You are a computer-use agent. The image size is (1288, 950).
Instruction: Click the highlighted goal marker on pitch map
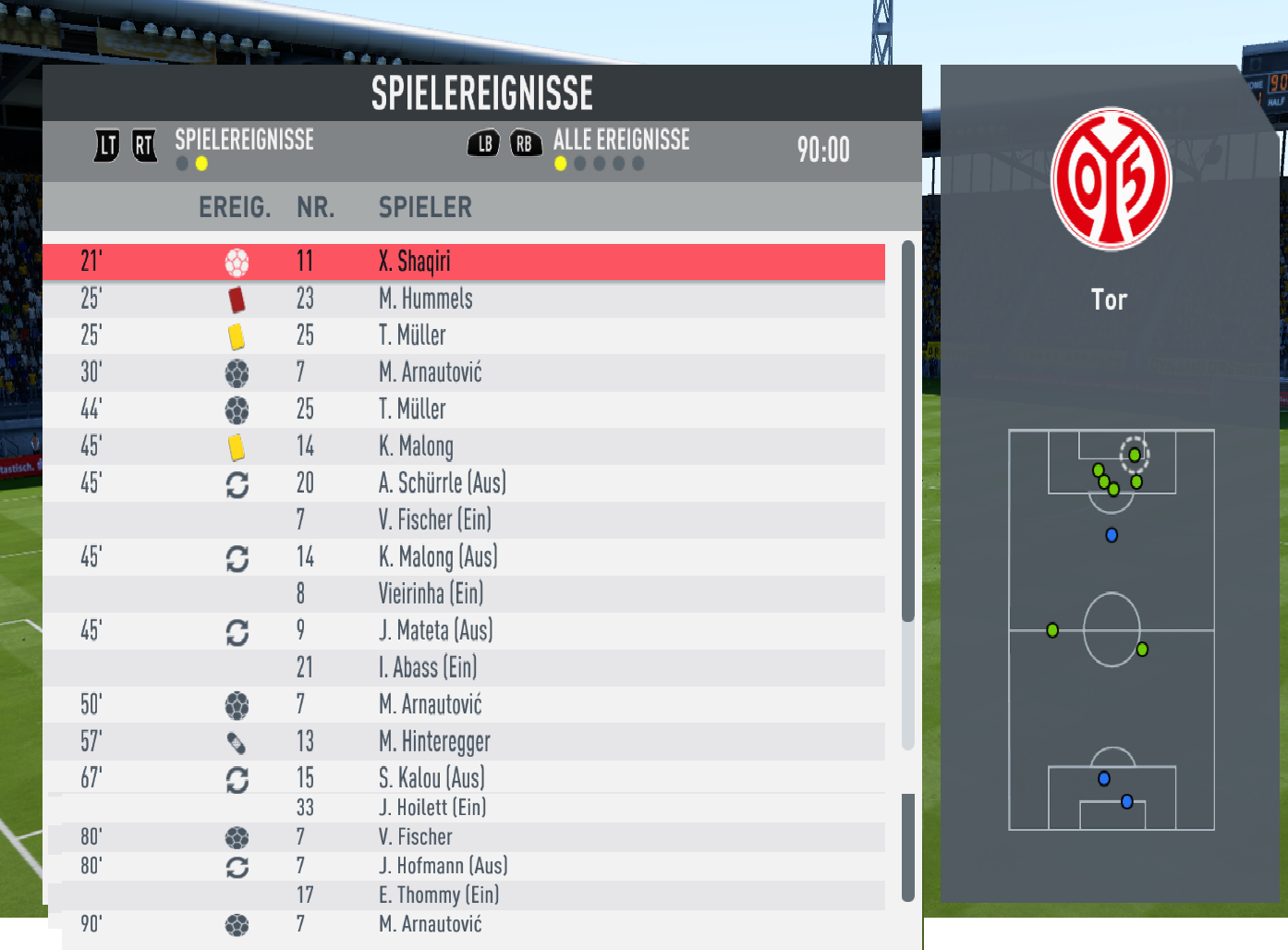[x=1135, y=455]
